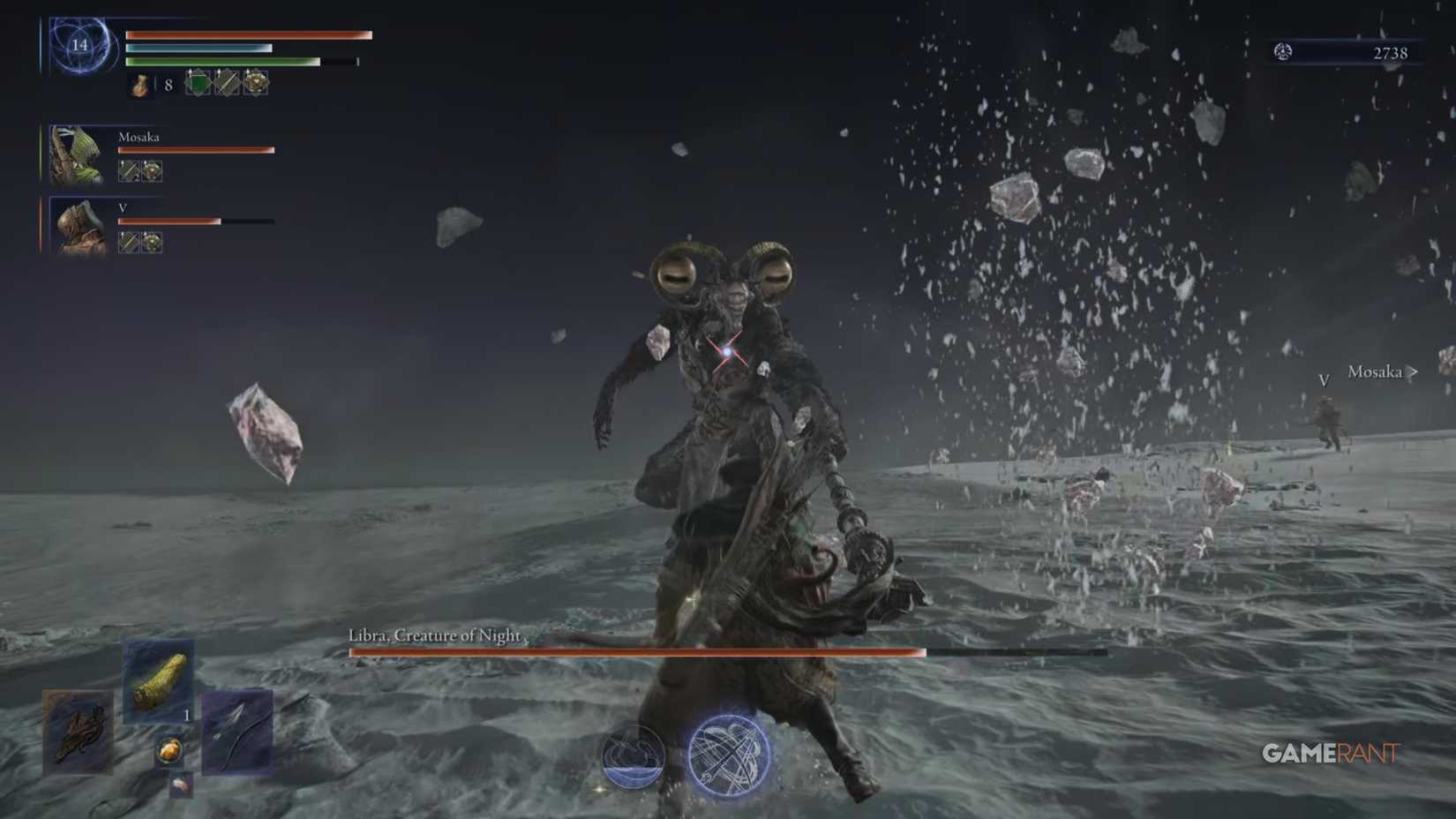Screen dimensions: 1456x819
Task: Click the arrow count number 1
Action: [x=187, y=715]
